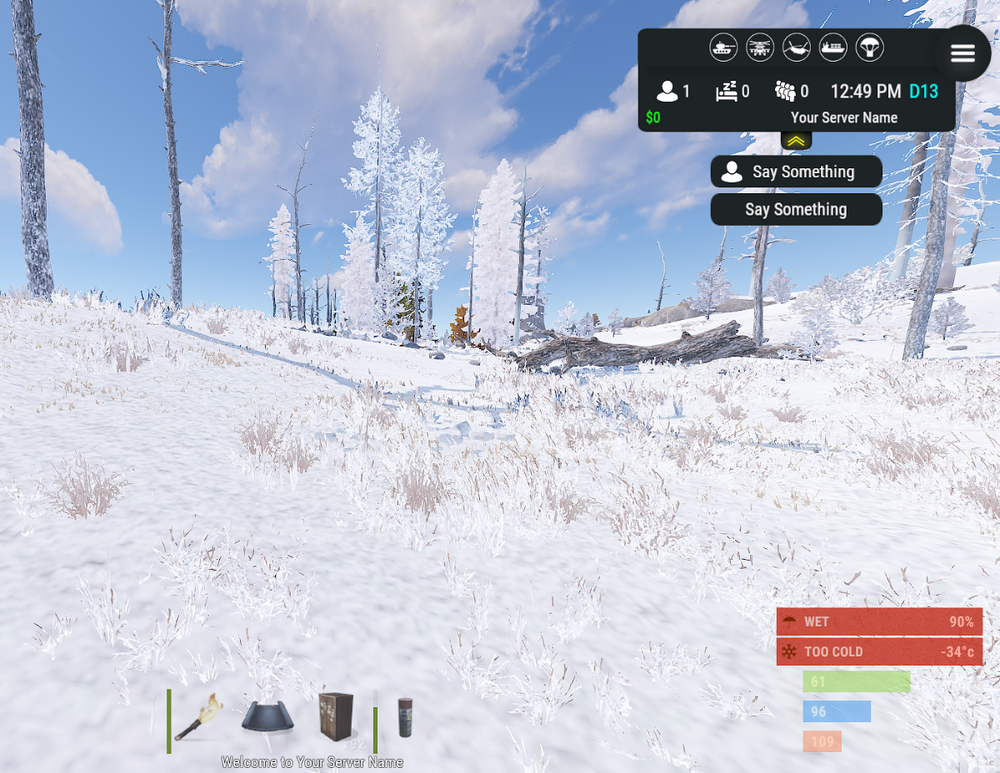This screenshot has height=773, width=1000.
Task: Choose the twin-rotor chinook event icon
Action: click(x=796, y=47)
